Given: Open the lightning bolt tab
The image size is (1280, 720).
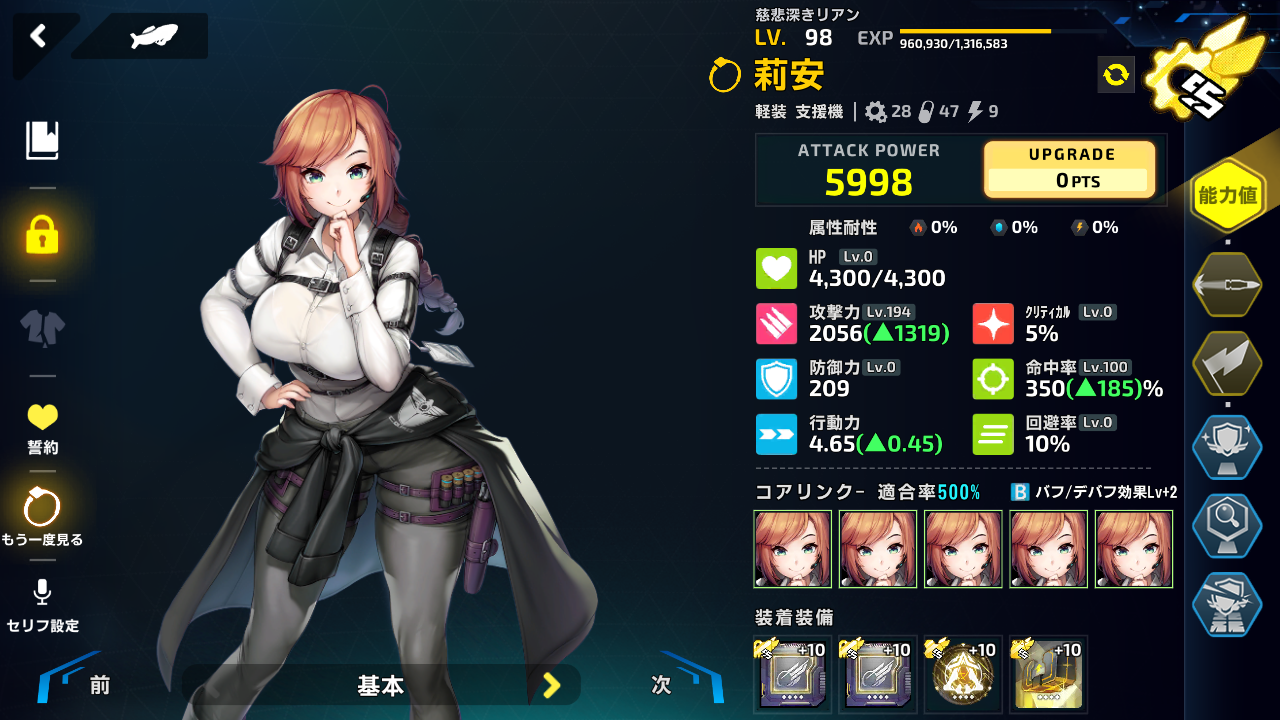Looking at the screenshot, I should click(1227, 365).
